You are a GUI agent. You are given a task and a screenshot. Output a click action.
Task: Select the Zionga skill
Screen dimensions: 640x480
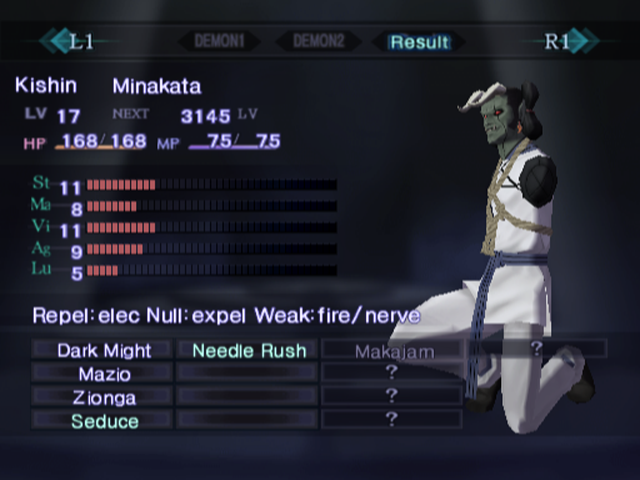coord(104,397)
